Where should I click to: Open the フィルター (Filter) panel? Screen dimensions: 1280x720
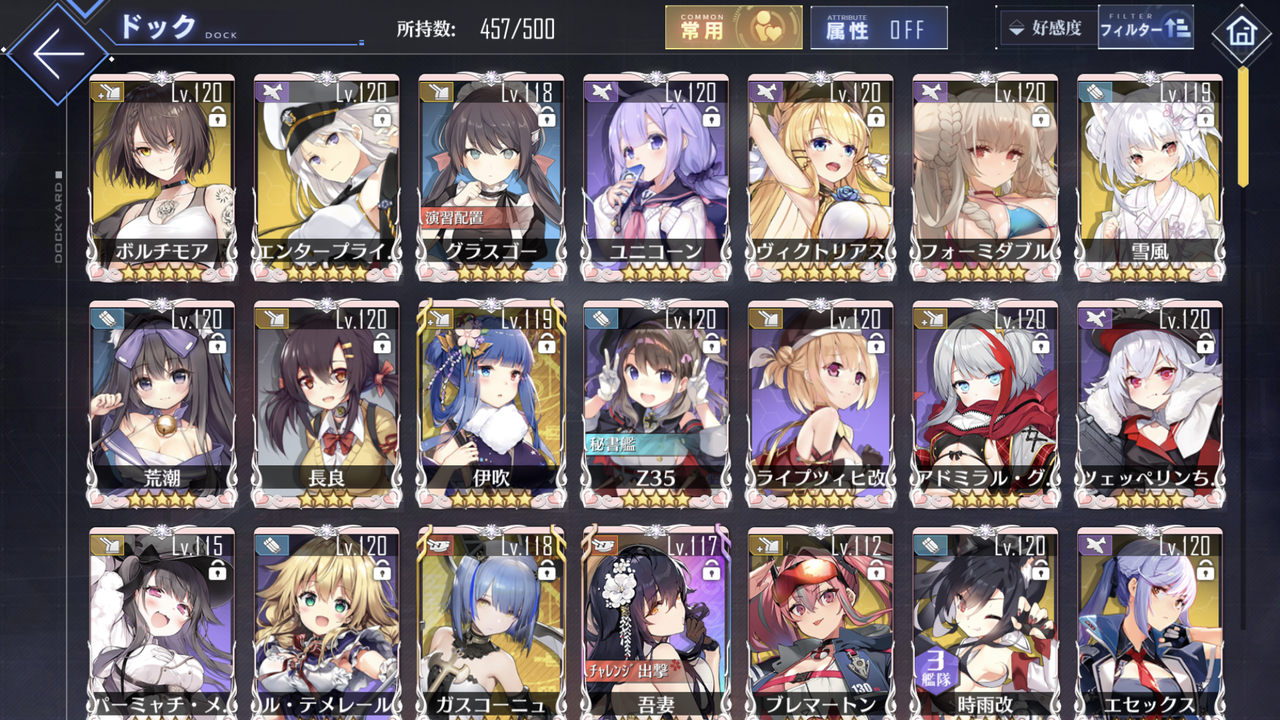(1146, 28)
